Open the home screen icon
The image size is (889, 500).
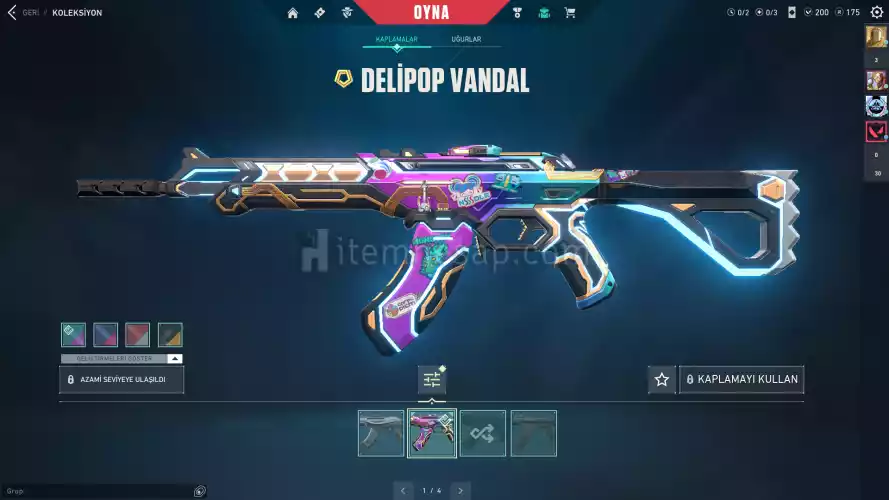(x=293, y=13)
